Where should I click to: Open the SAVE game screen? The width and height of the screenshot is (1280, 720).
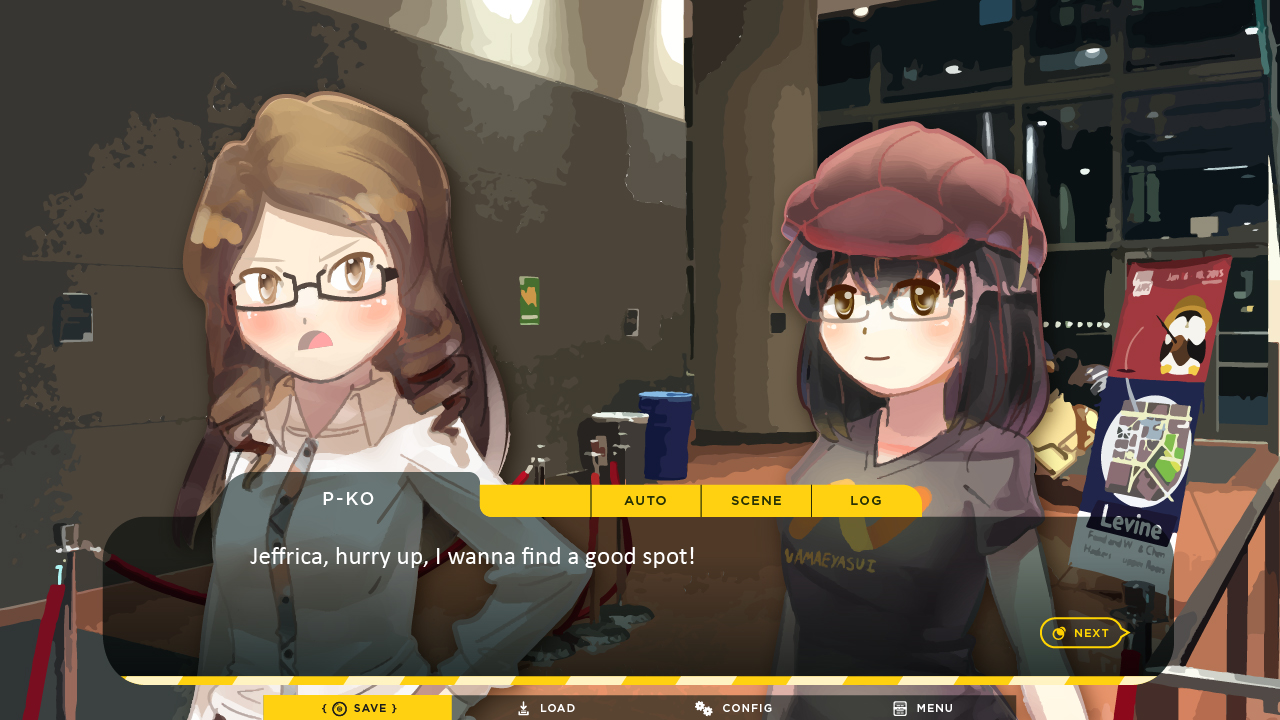[x=358, y=708]
